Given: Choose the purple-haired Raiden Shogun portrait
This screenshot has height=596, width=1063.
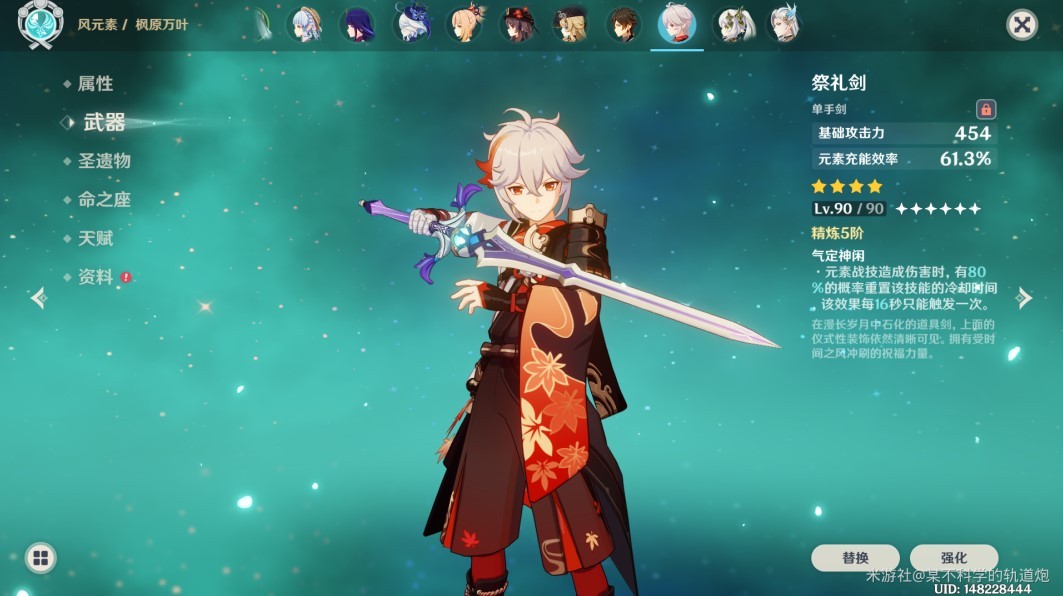Looking at the screenshot, I should point(357,25).
